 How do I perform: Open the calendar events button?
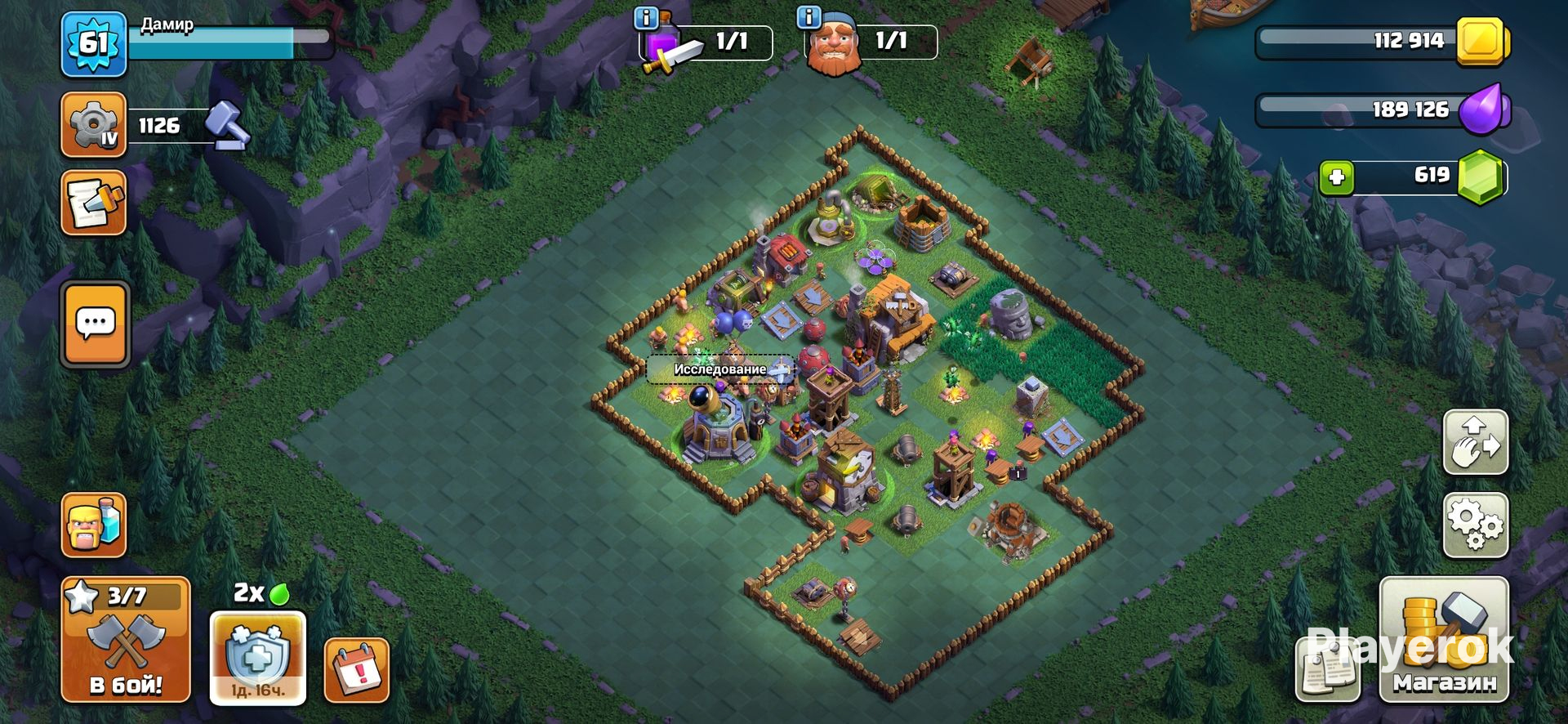(357, 671)
